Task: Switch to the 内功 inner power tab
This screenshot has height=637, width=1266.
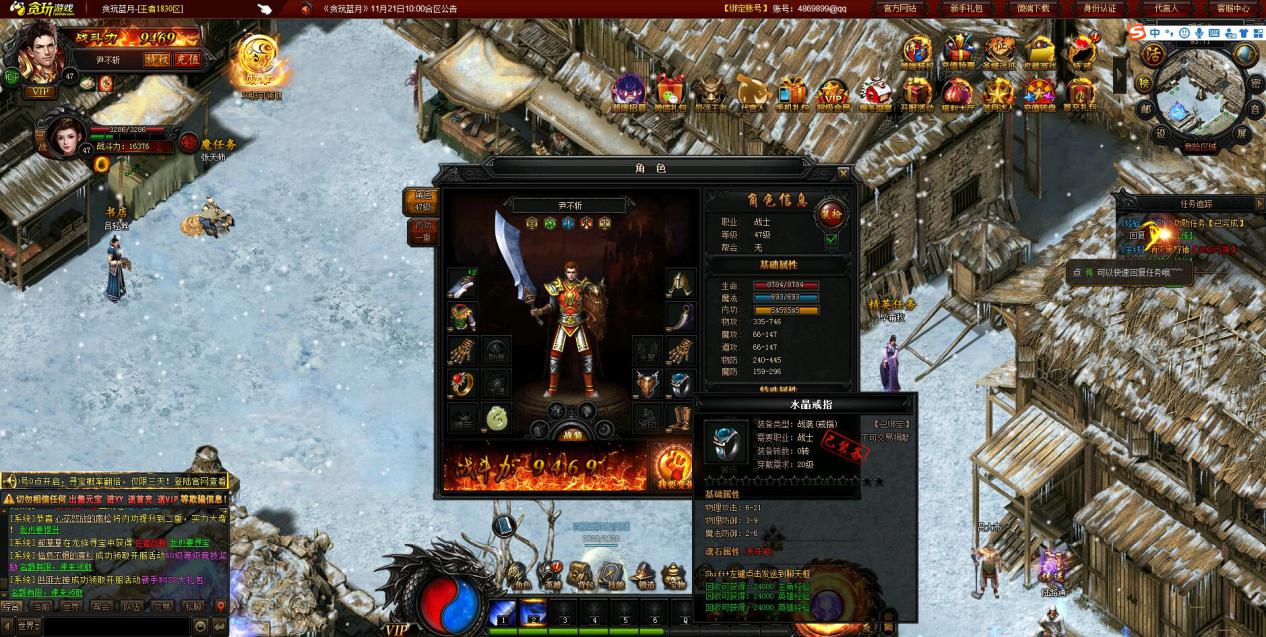Action: [x=423, y=232]
